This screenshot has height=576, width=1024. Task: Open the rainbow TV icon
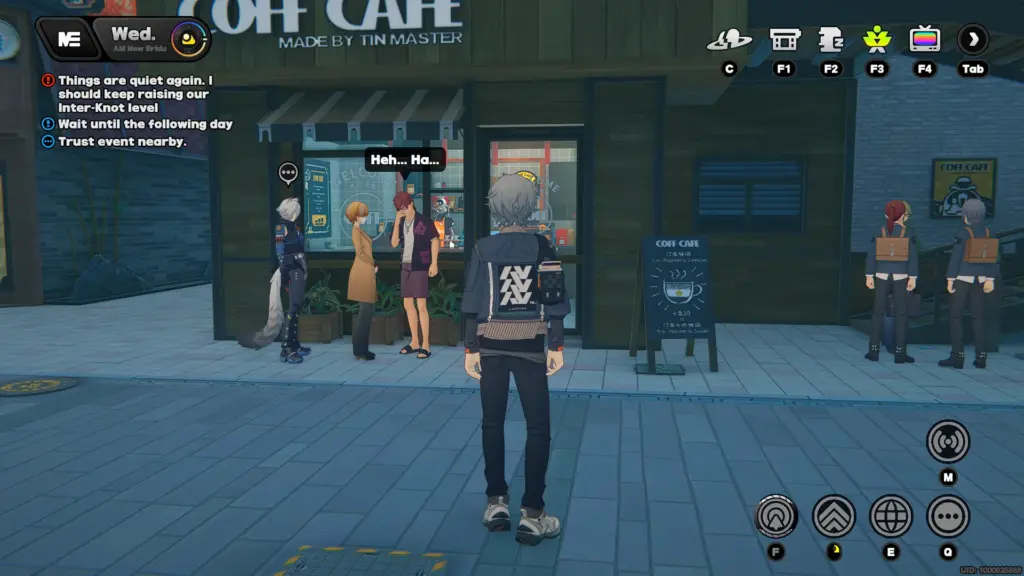tap(924, 41)
